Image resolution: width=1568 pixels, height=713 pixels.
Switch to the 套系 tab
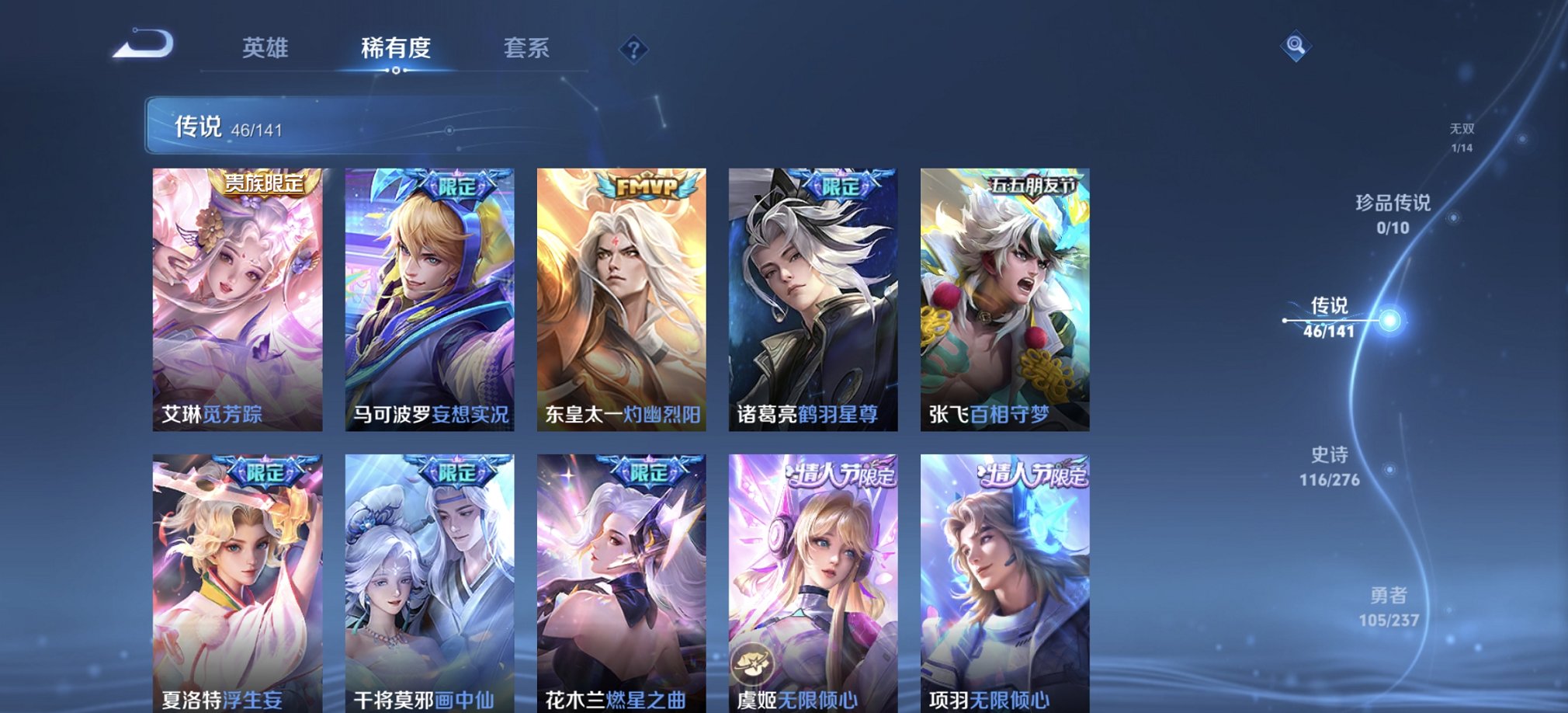[526, 48]
